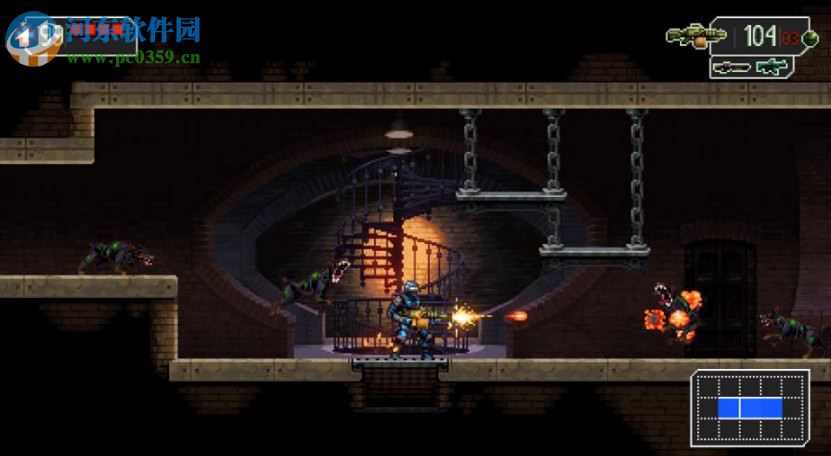Open the www.pc0359.cn watermark link
This screenshot has width=831, height=456.
pos(134,57)
